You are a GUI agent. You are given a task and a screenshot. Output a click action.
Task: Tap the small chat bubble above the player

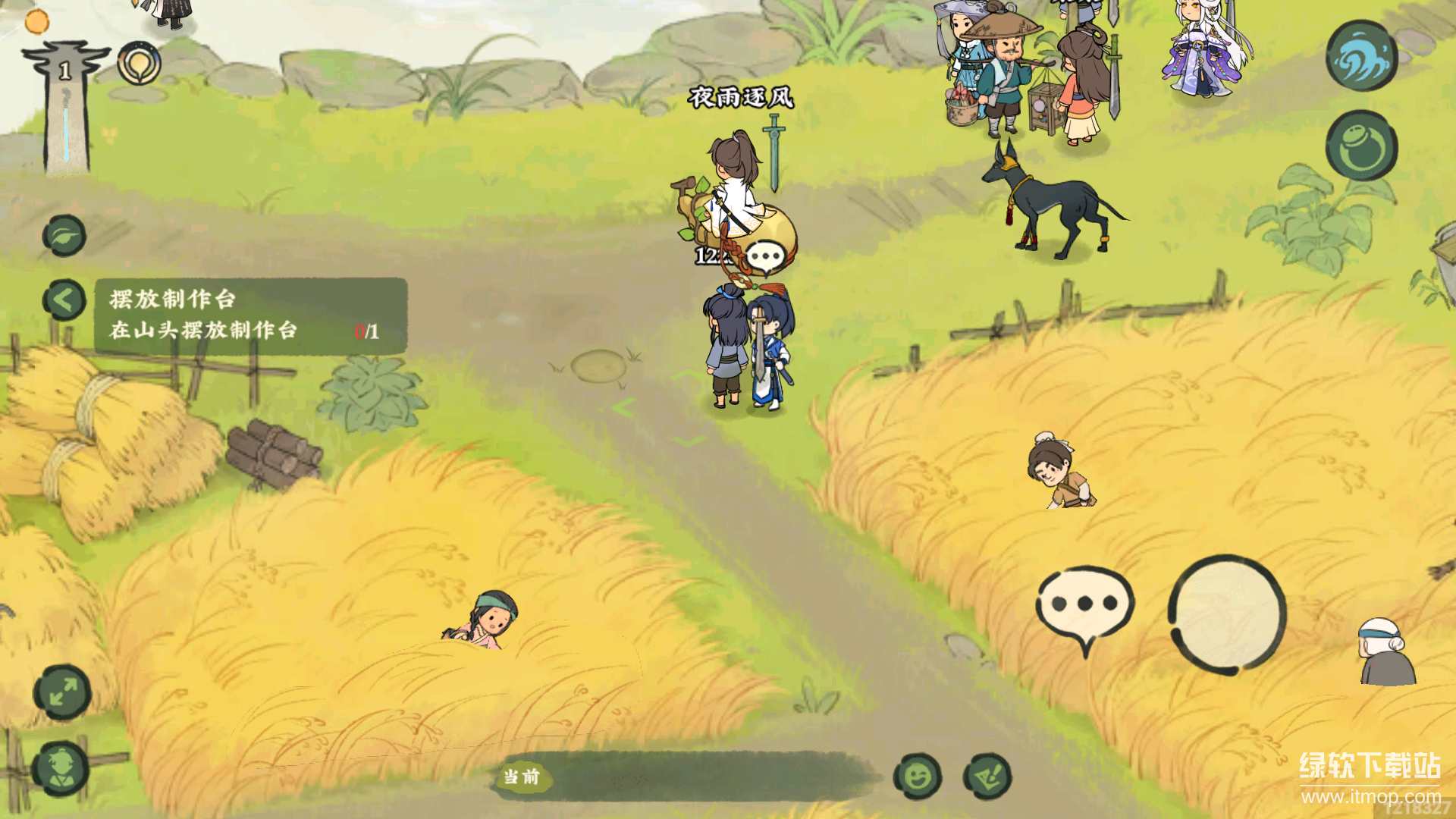764,257
